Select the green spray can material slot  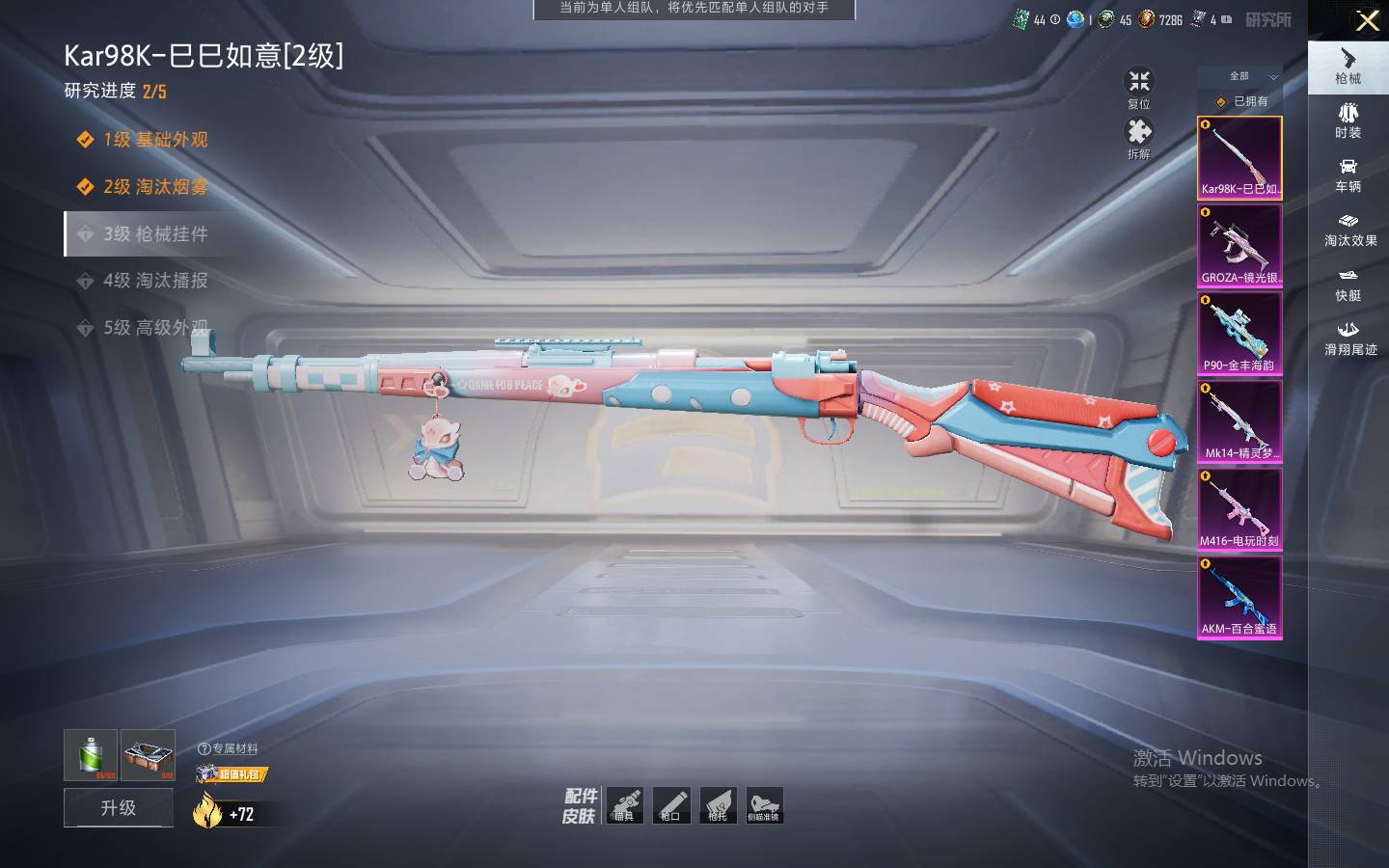[91, 755]
